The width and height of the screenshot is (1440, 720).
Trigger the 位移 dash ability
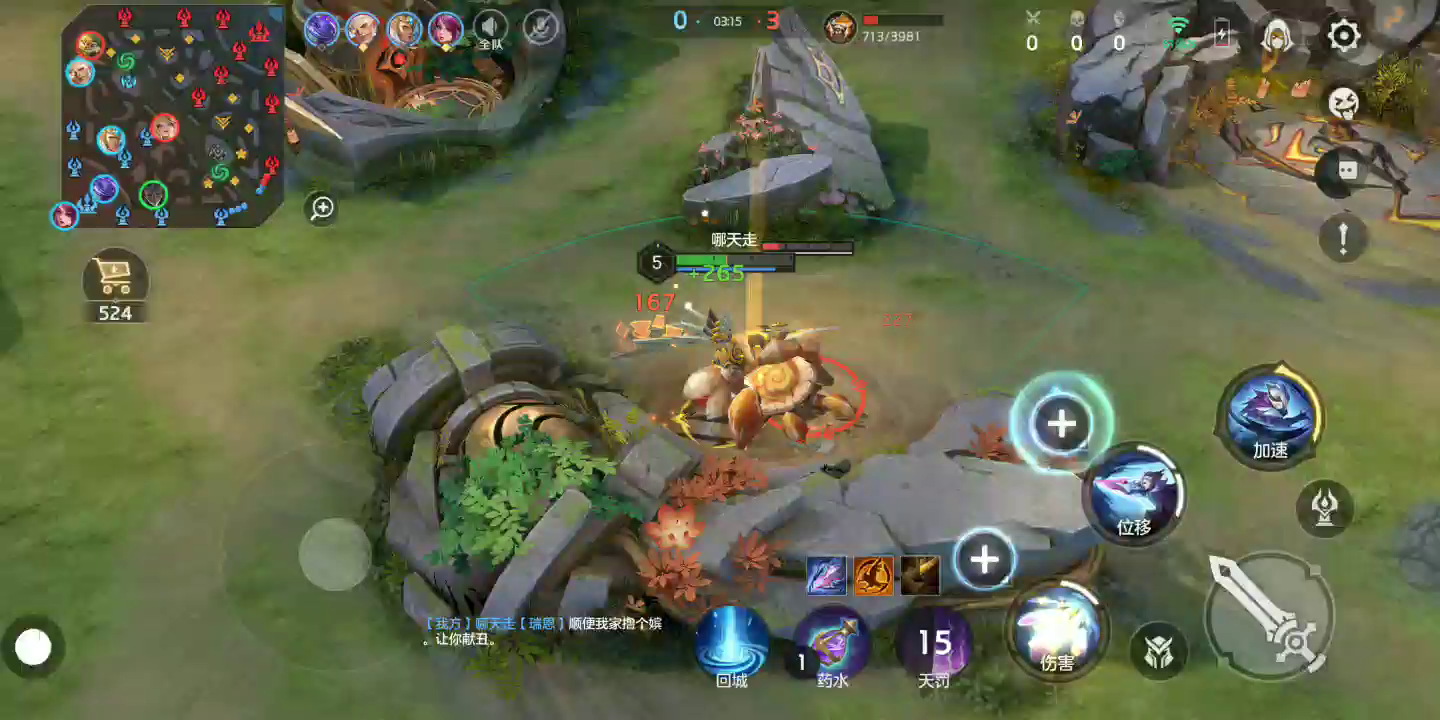tap(1134, 493)
